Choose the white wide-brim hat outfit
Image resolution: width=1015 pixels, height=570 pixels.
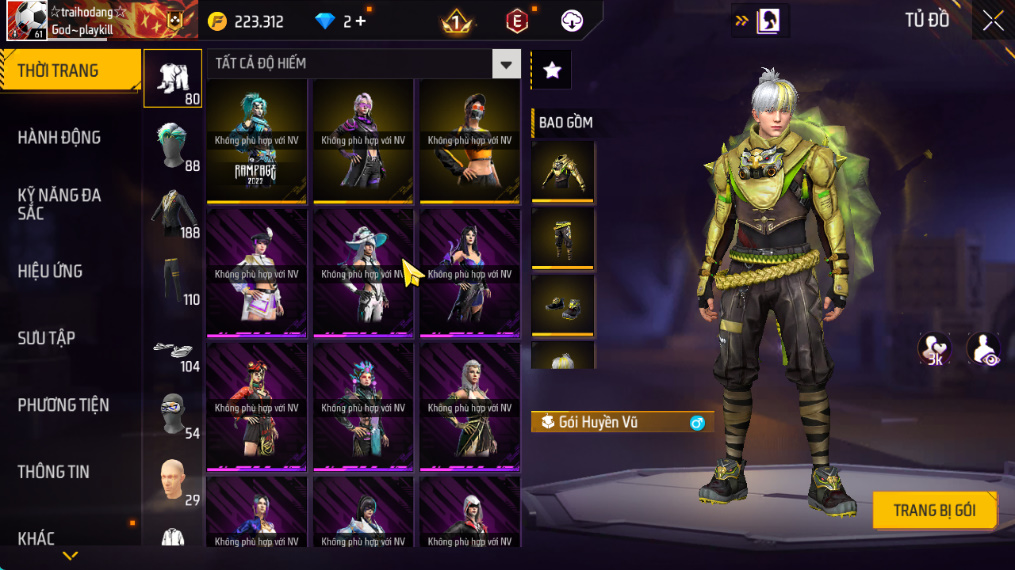363,273
